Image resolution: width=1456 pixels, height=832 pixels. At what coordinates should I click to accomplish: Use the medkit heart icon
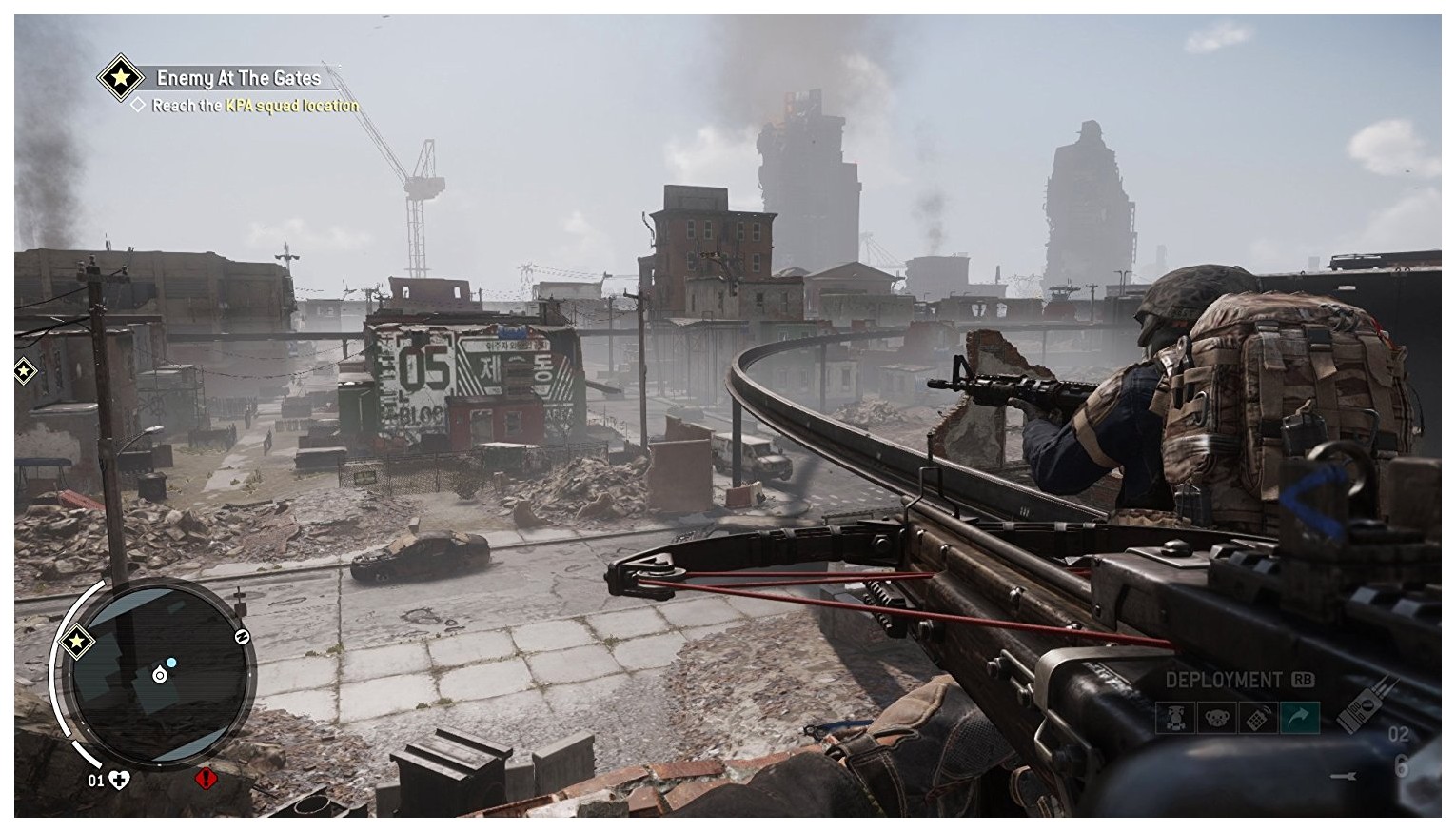tap(120, 781)
